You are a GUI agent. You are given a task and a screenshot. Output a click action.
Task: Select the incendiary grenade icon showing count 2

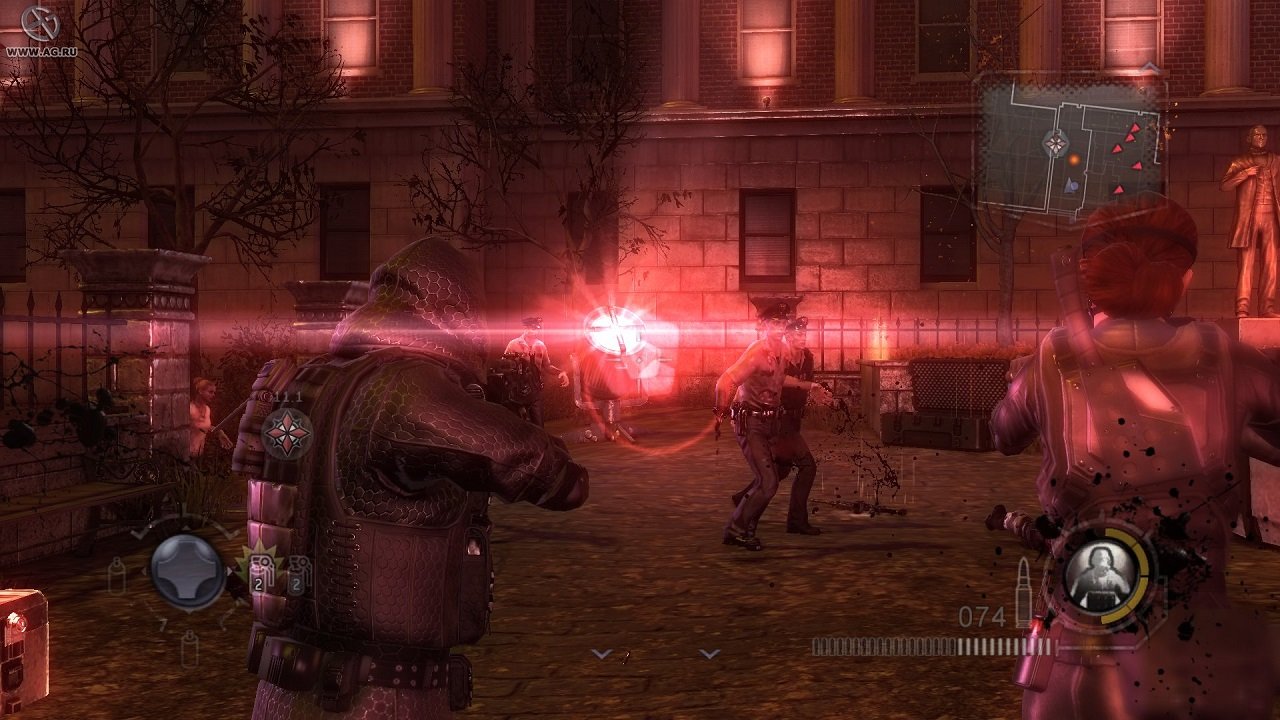pos(261,573)
